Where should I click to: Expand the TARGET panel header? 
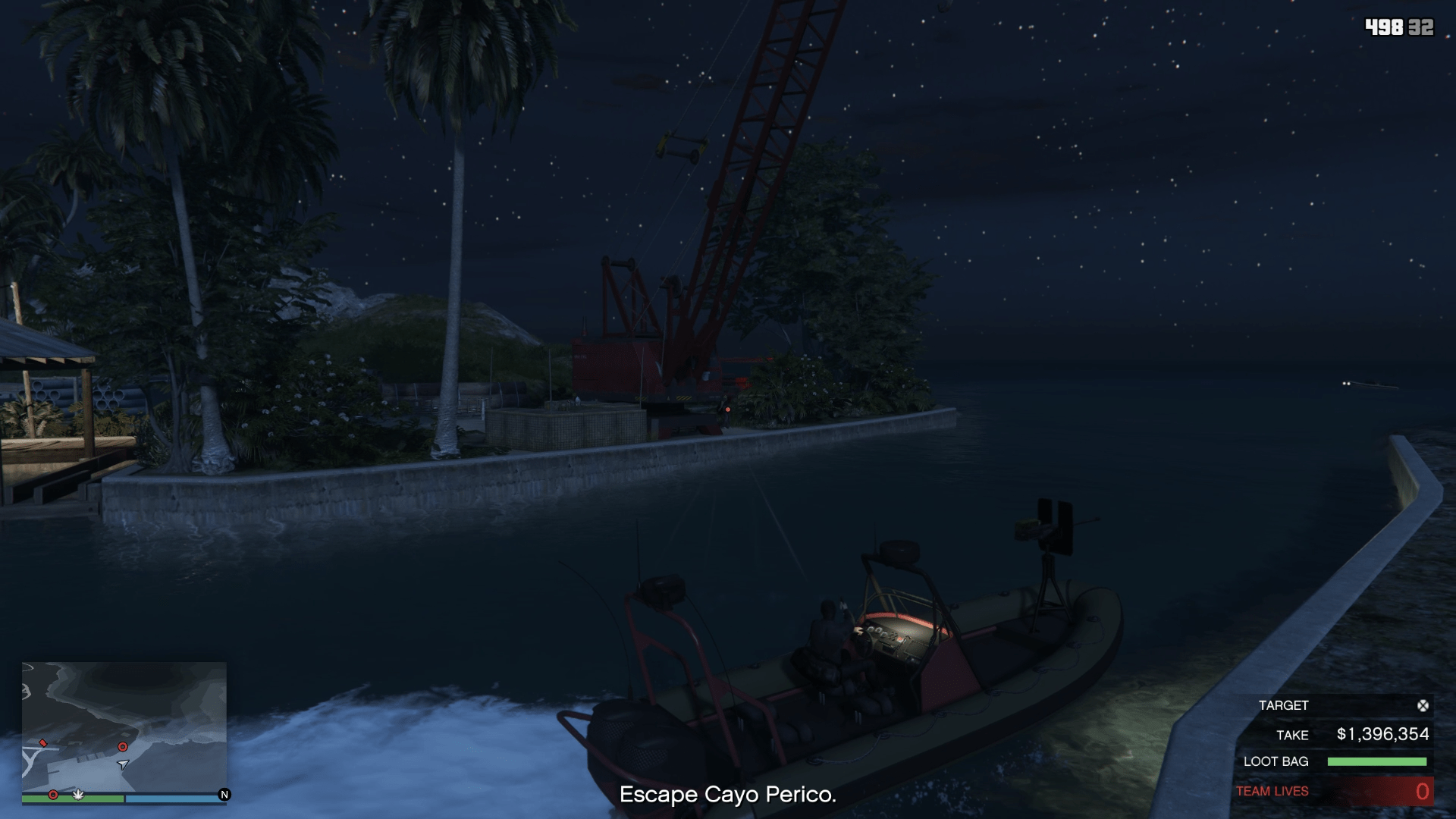click(1283, 705)
